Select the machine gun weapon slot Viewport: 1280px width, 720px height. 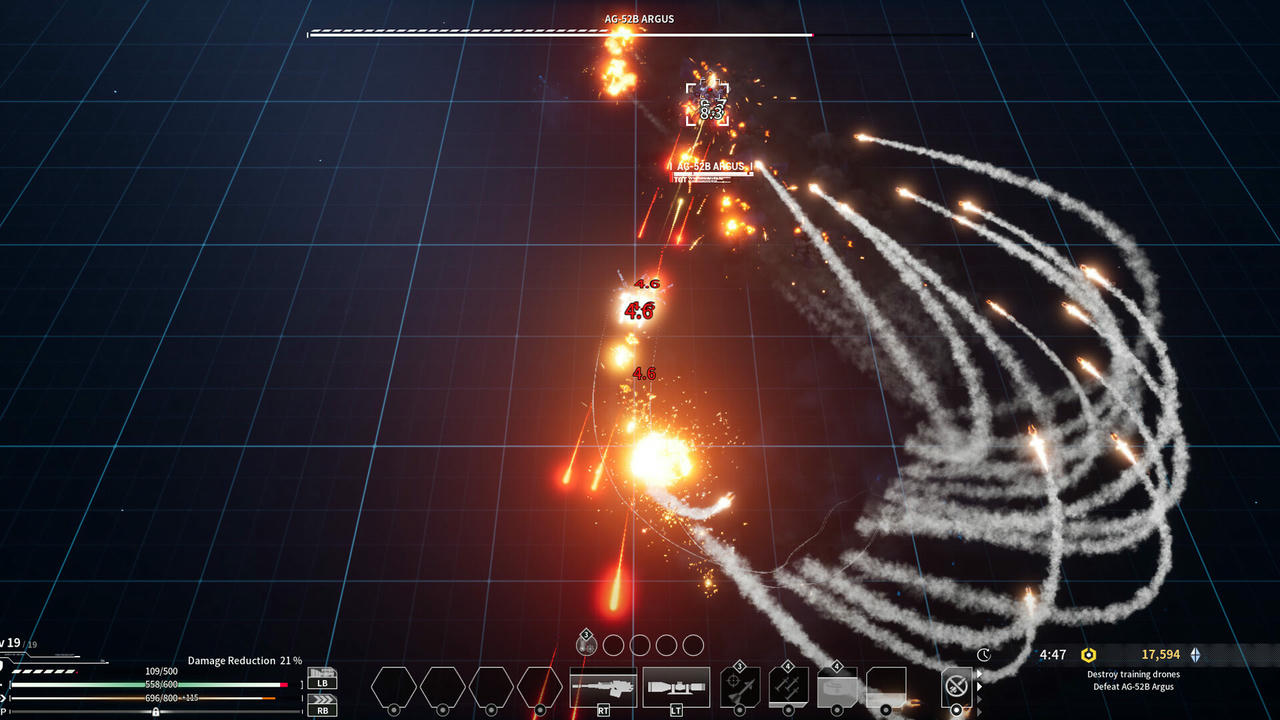(x=603, y=687)
